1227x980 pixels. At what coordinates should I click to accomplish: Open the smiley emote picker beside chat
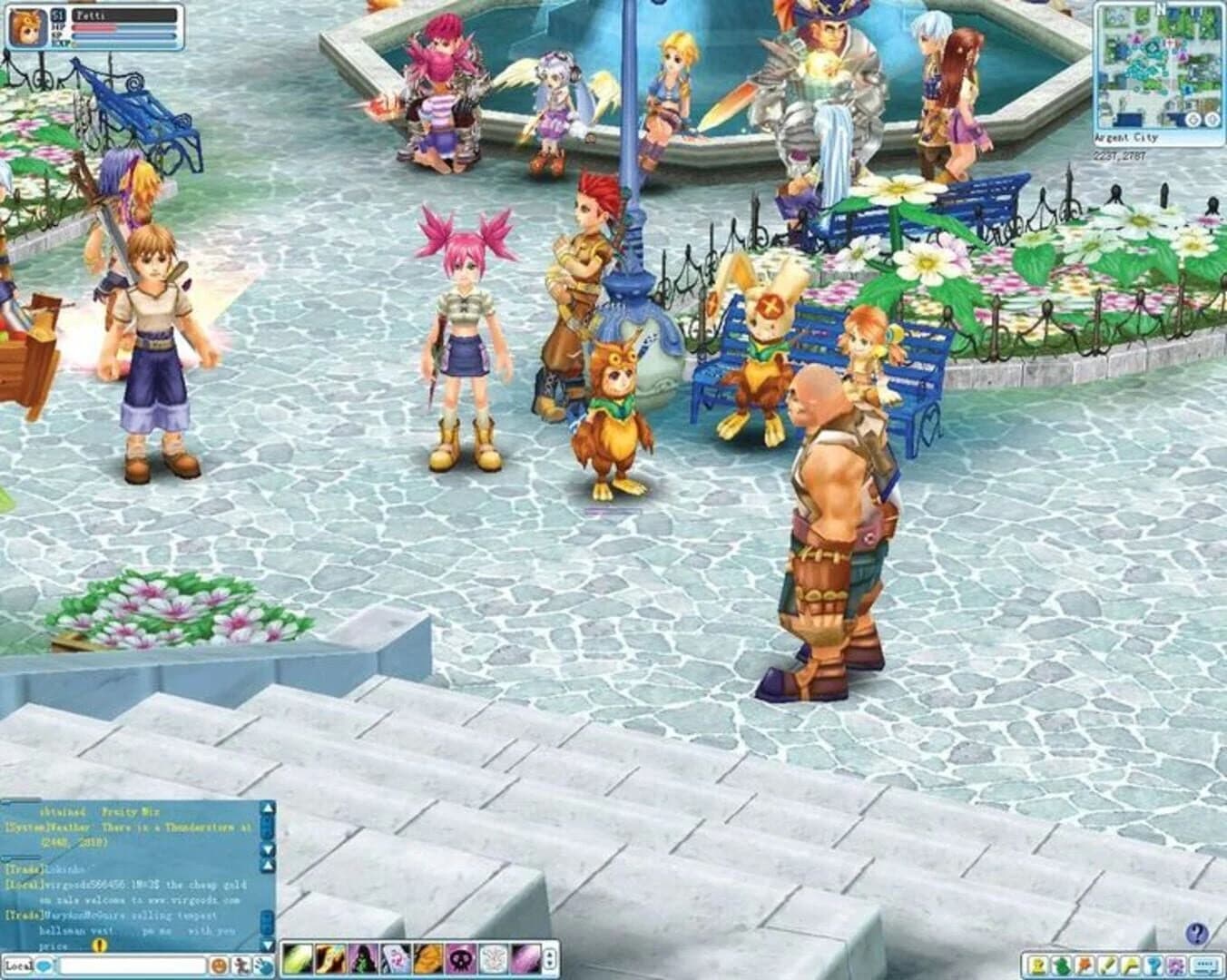click(x=219, y=965)
